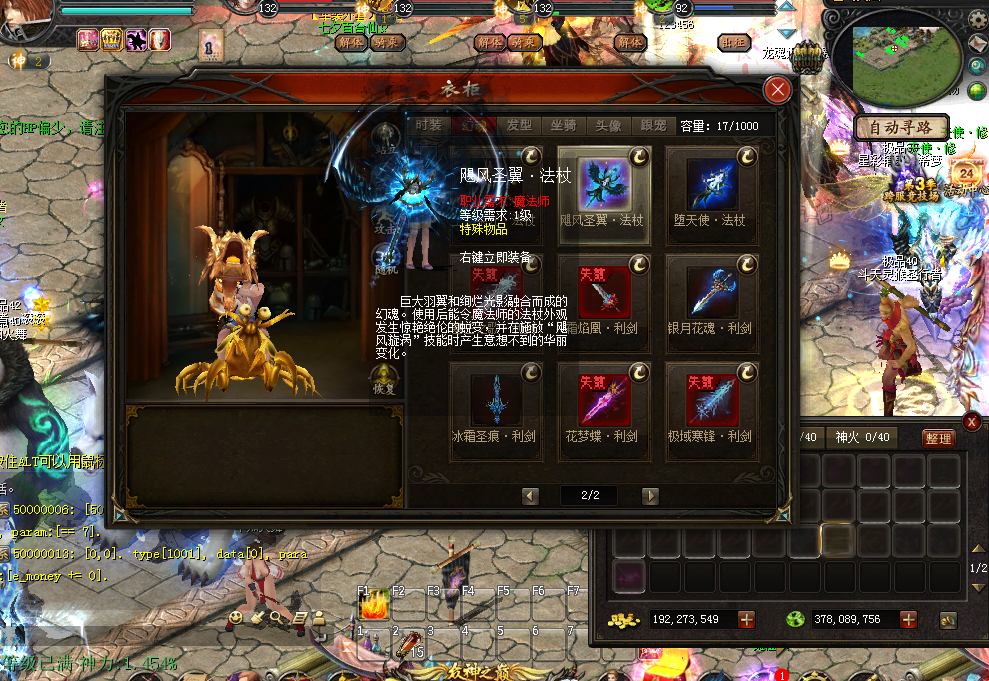The image size is (989, 681).
Task: Click the 恢复 restore button
Action: [385, 380]
